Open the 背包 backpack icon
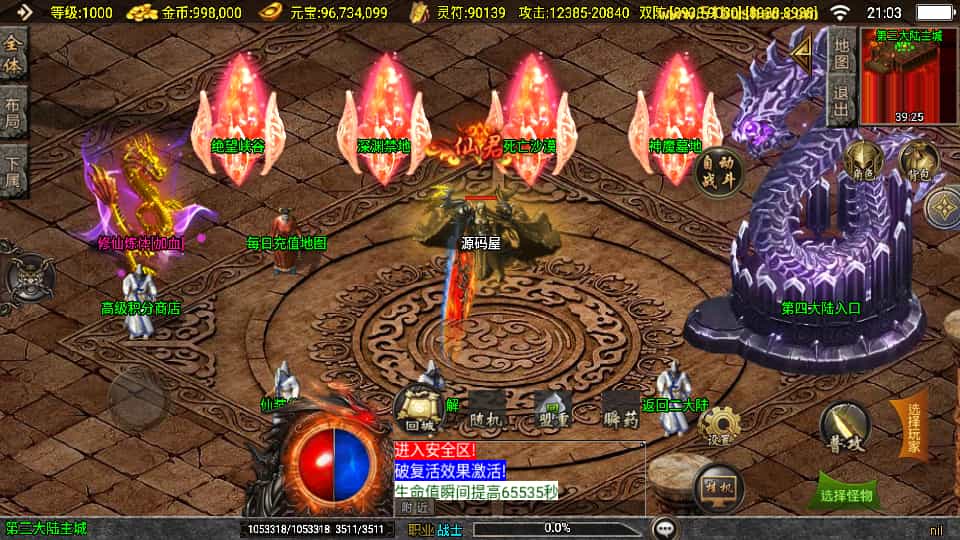This screenshot has width=960, height=540. tap(918, 161)
